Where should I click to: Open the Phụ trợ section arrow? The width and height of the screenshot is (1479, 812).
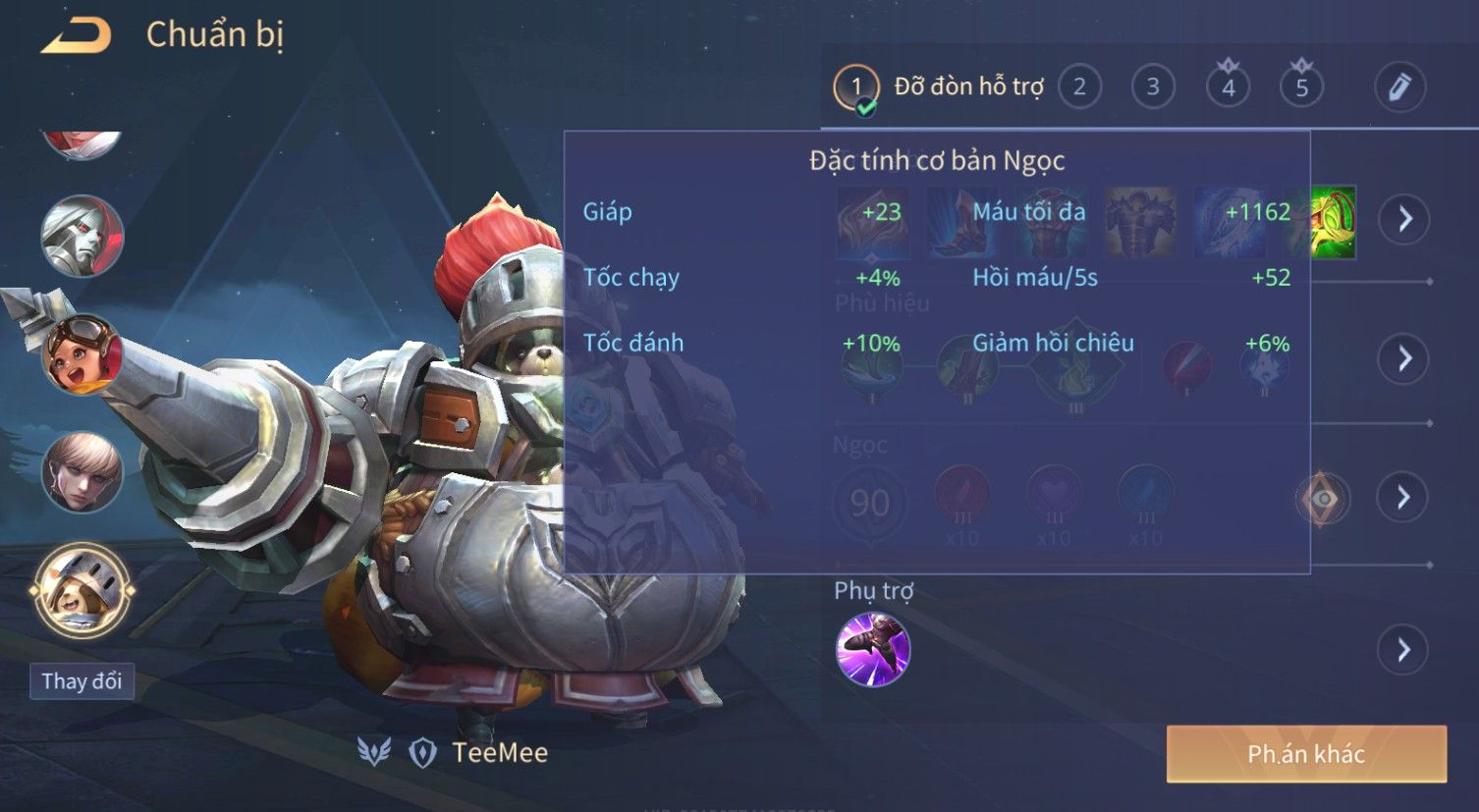(x=1404, y=649)
